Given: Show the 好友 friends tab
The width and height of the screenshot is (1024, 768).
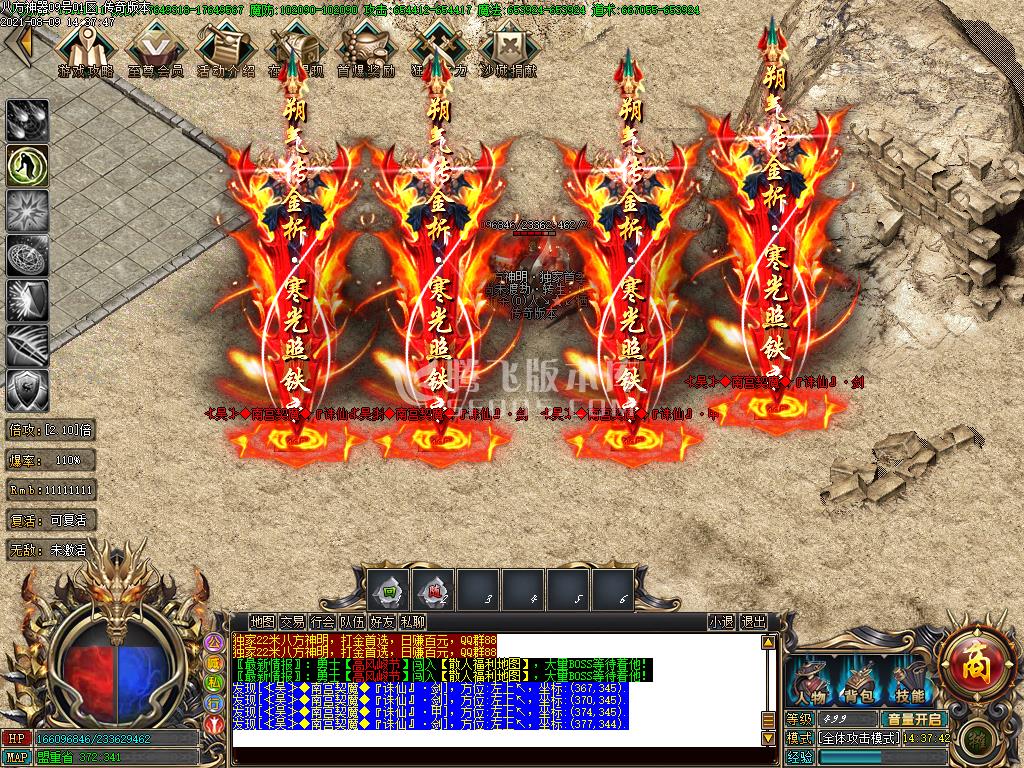Looking at the screenshot, I should 382,622.
